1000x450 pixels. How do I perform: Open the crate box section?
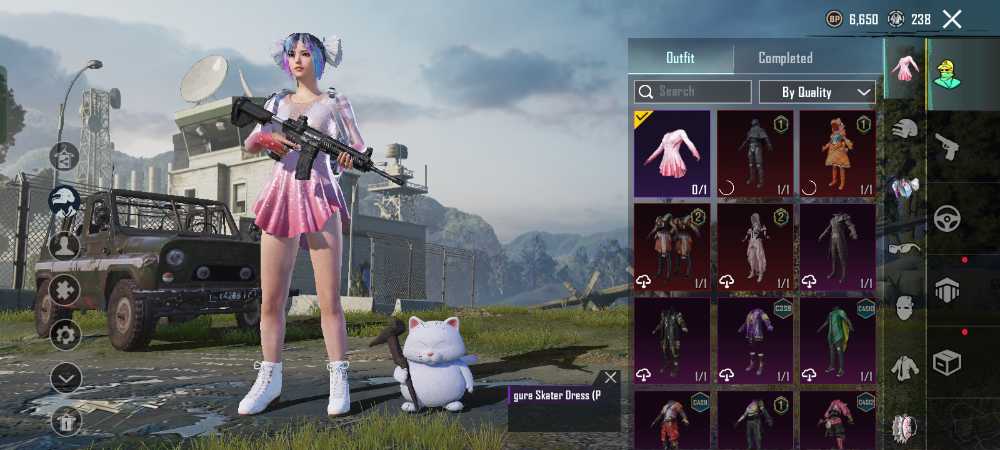946,362
